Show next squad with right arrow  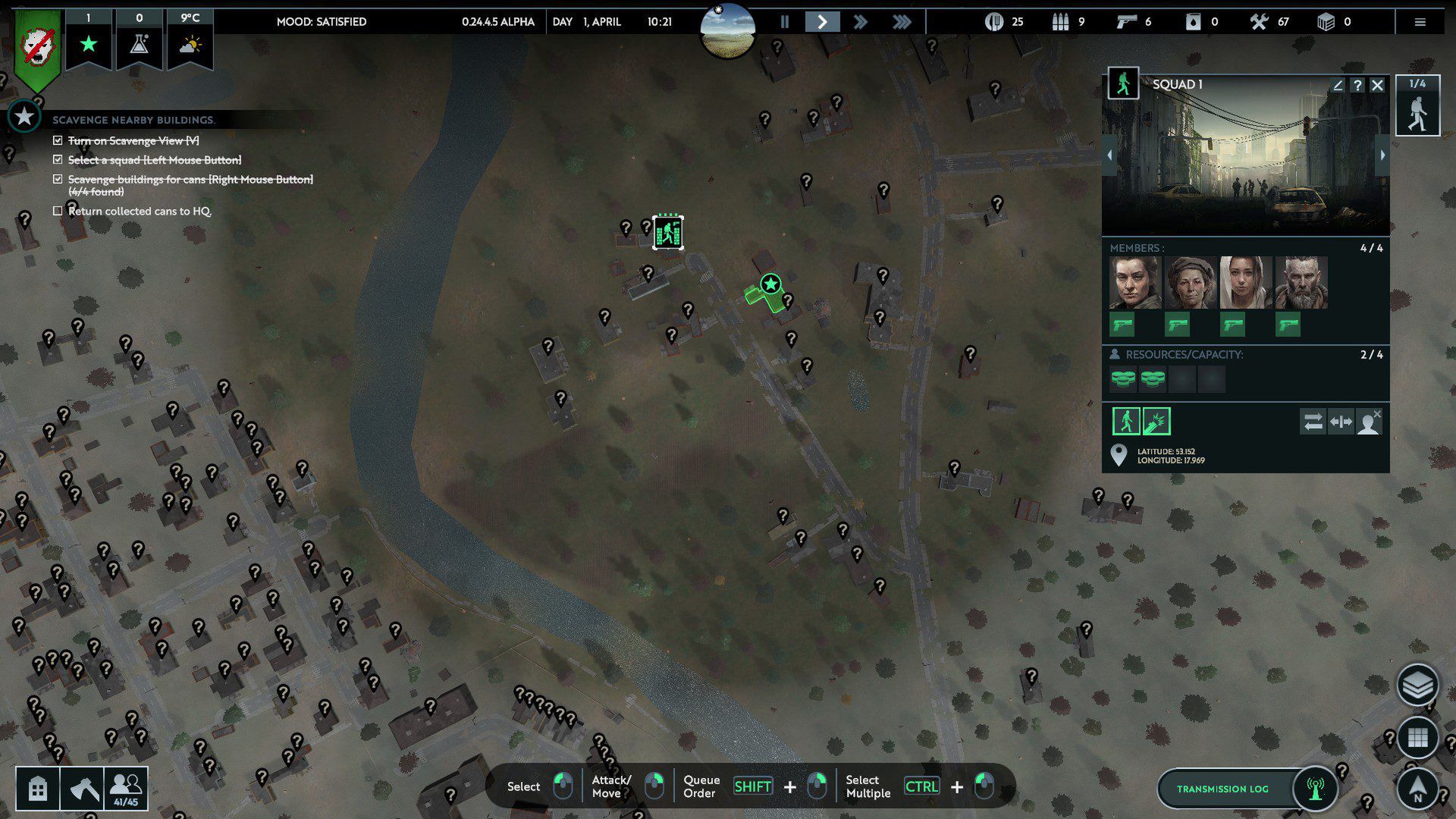click(x=1382, y=155)
